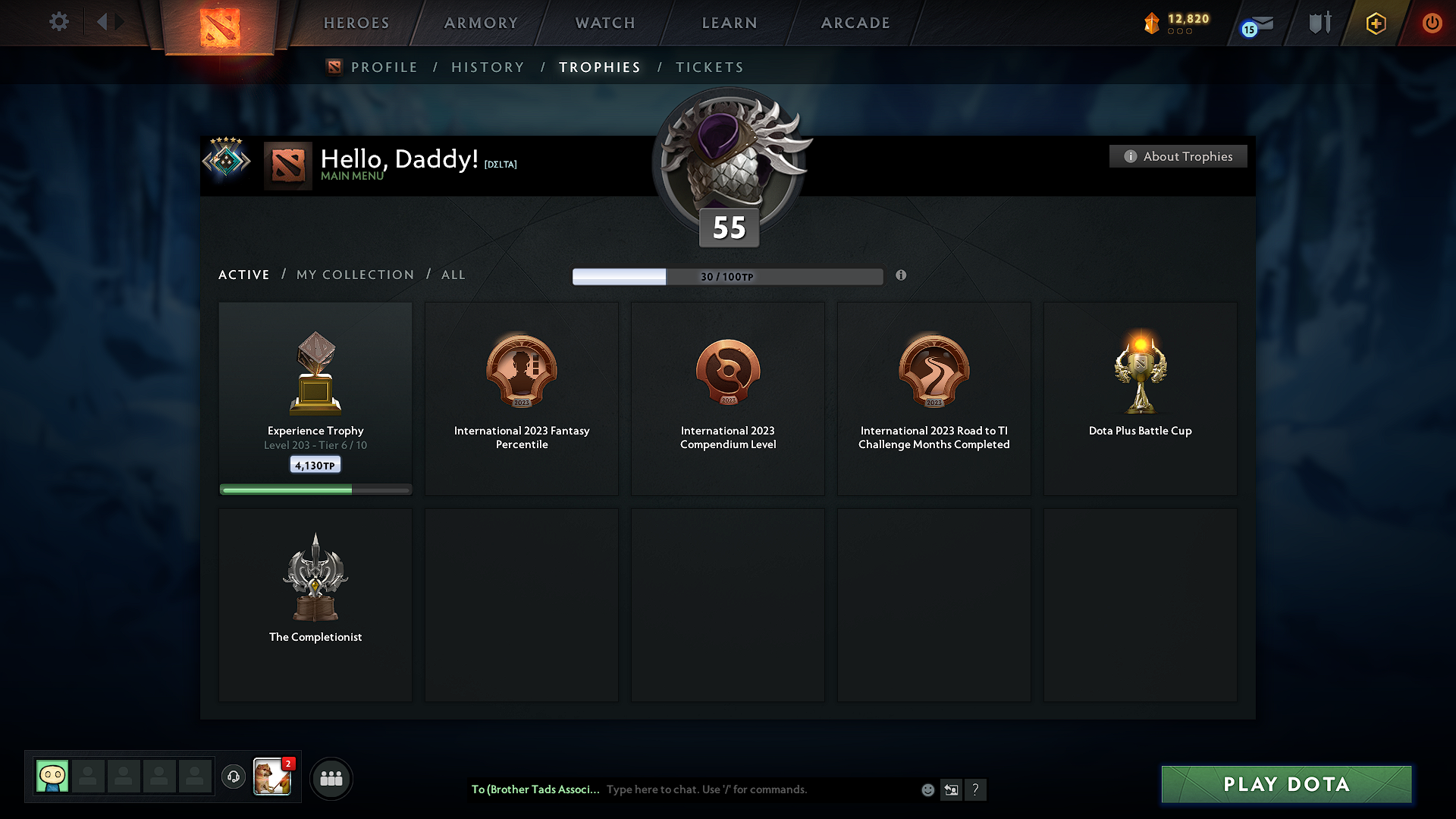
Task: Open the Armory shield and sword icon
Action: [1319, 22]
